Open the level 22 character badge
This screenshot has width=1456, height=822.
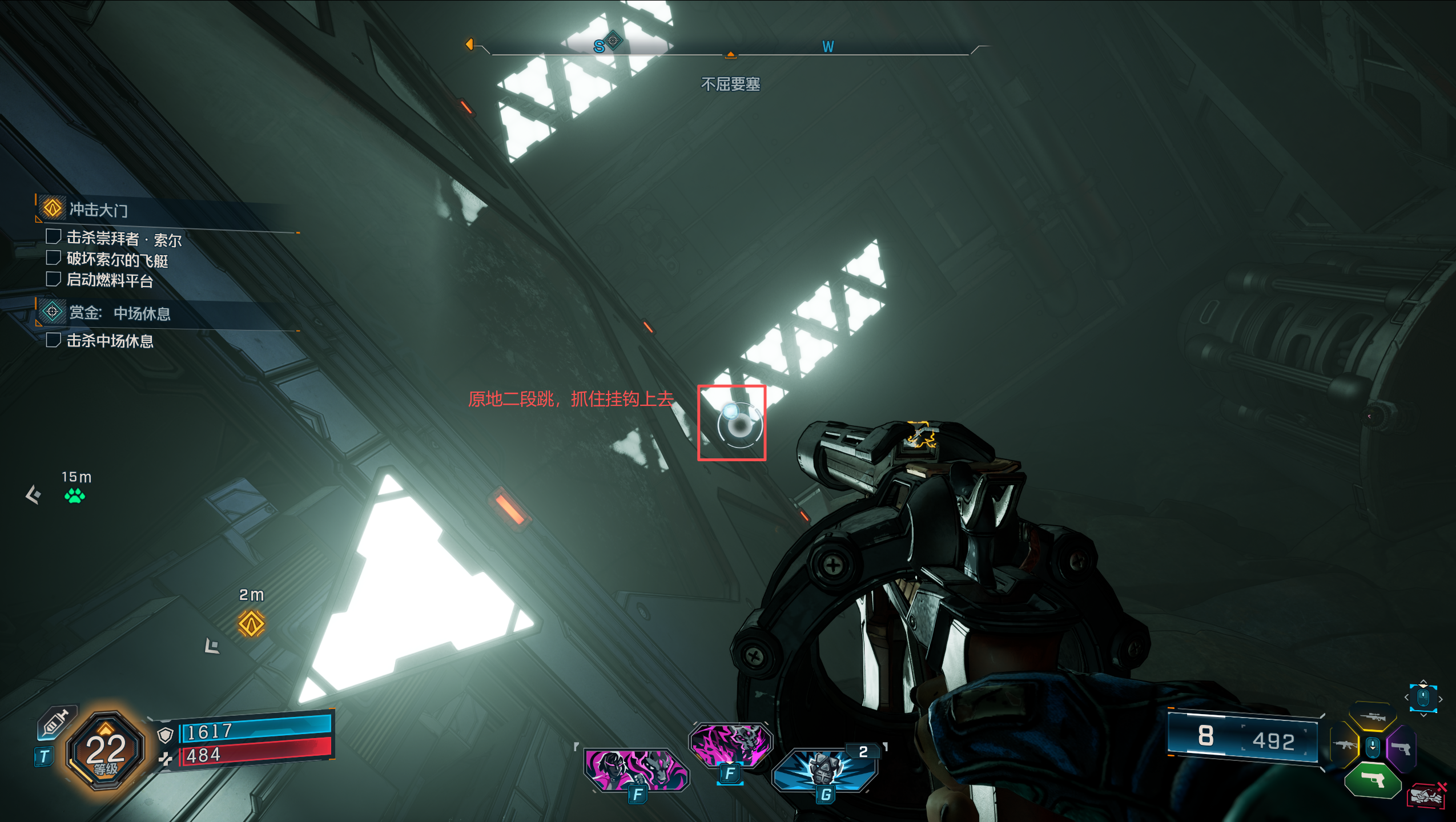[106, 751]
